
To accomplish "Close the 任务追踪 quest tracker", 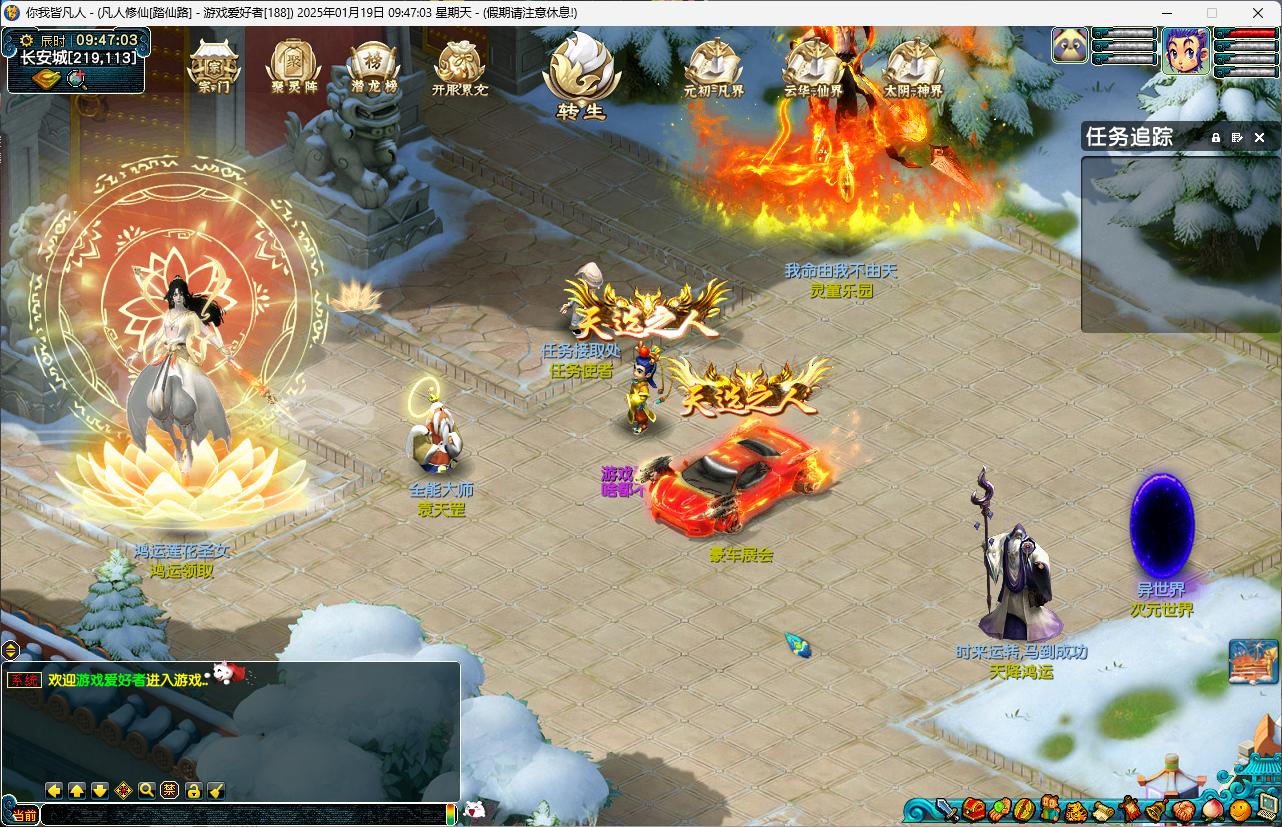I will (1260, 137).
